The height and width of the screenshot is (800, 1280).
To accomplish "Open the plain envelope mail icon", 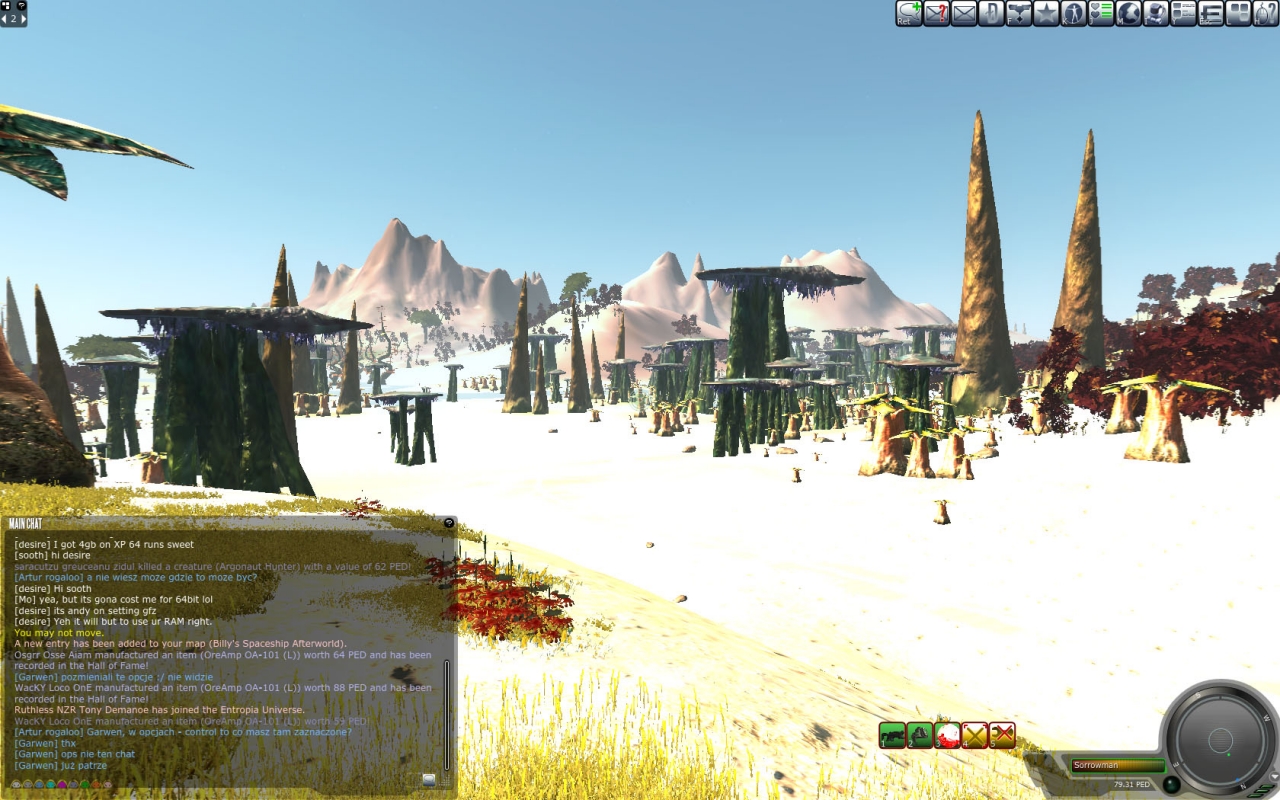I will click(x=964, y=13).
